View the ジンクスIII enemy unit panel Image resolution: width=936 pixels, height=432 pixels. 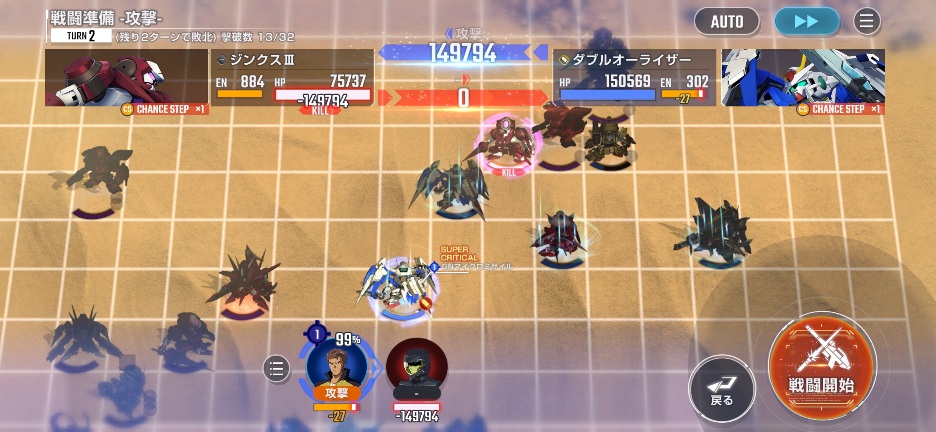coord(293,77)
